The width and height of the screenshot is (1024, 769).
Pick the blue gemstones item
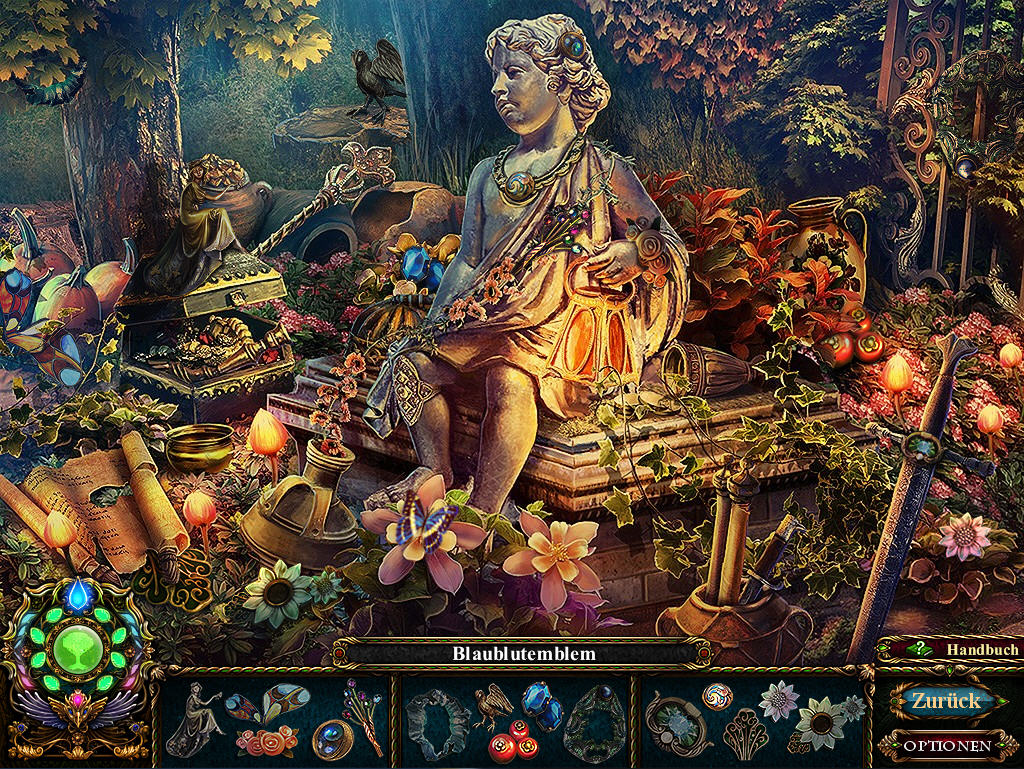click(542, 708)
